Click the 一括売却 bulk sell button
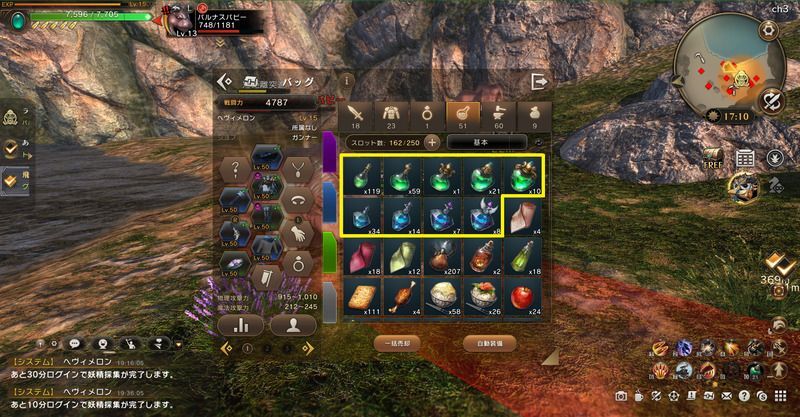This screenshot has height=417, width=800. 396,342
